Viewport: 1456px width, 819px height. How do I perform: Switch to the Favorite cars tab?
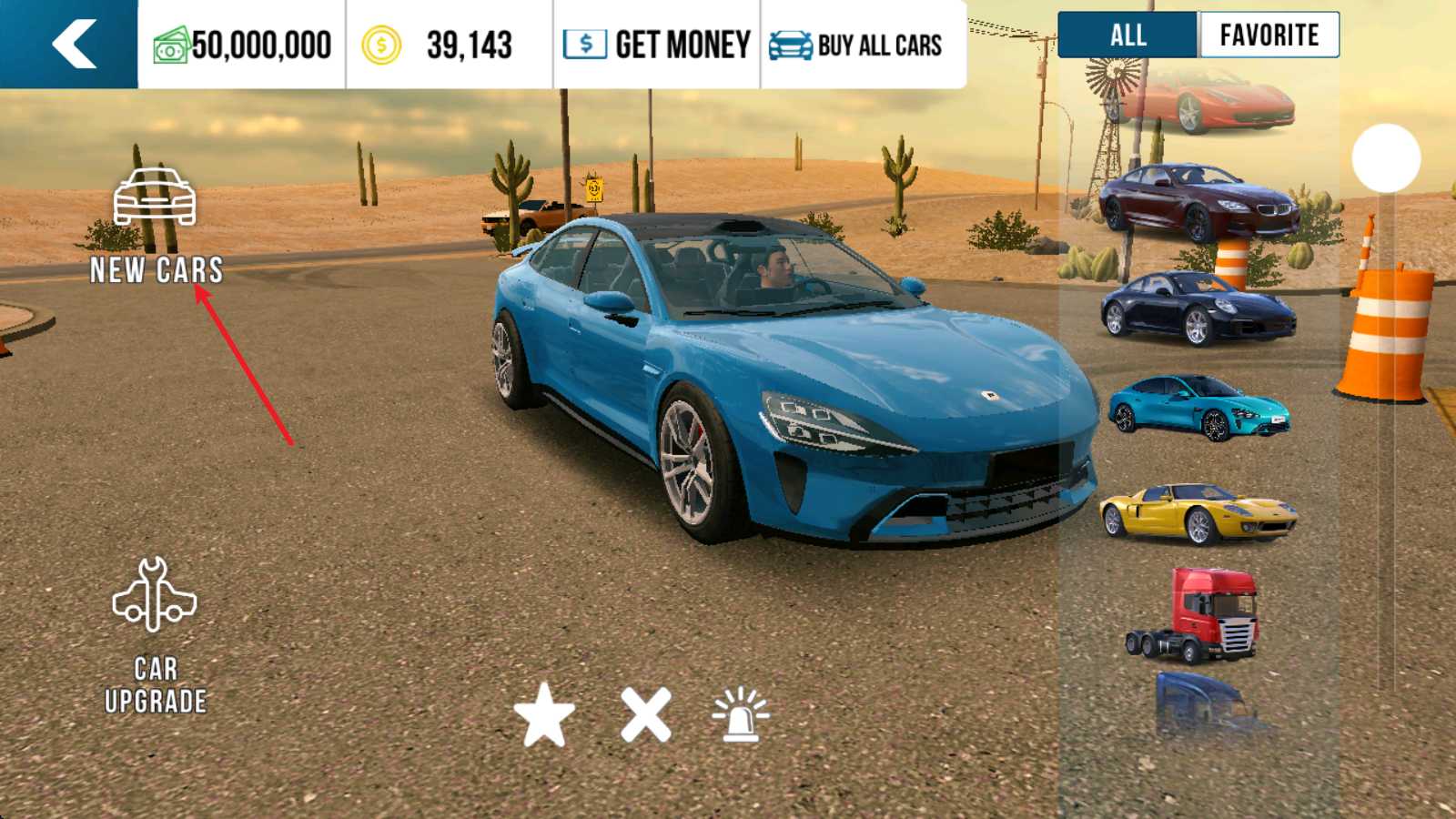pos(1269,35)
